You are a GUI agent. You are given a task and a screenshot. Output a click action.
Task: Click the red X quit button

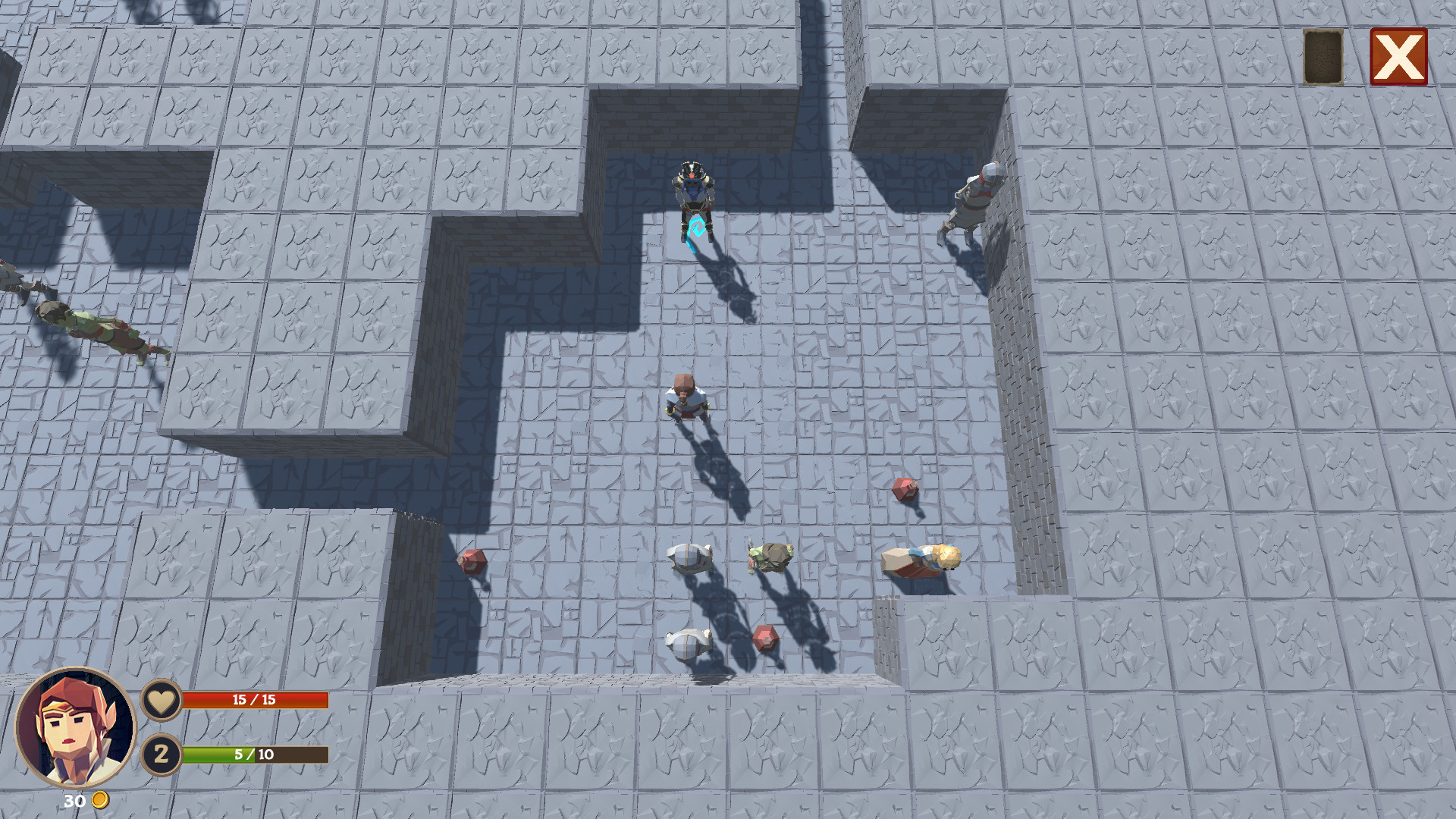pyautogui.click(x=1399, y=56)
